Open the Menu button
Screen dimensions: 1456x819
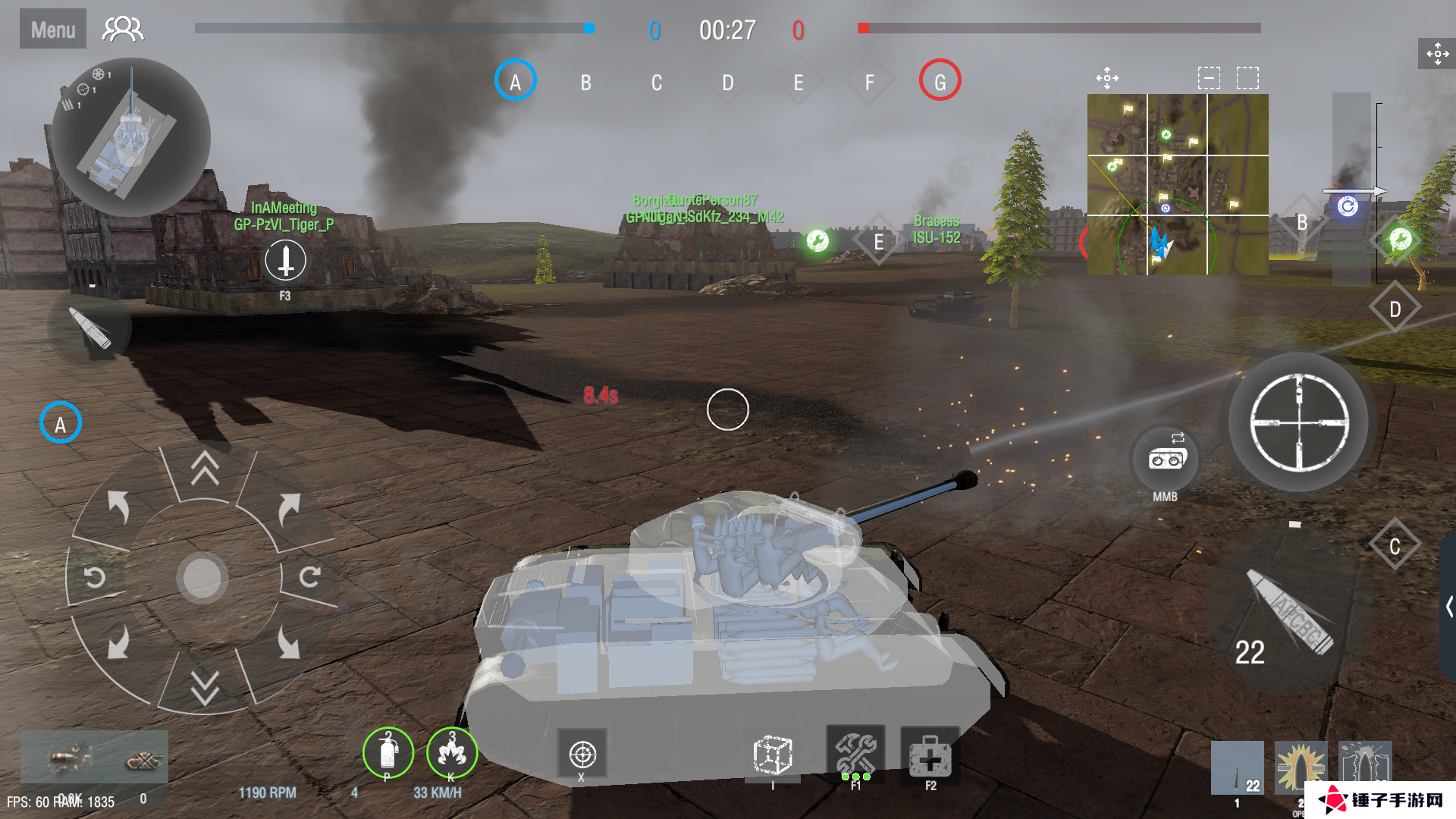pos(52,30)
